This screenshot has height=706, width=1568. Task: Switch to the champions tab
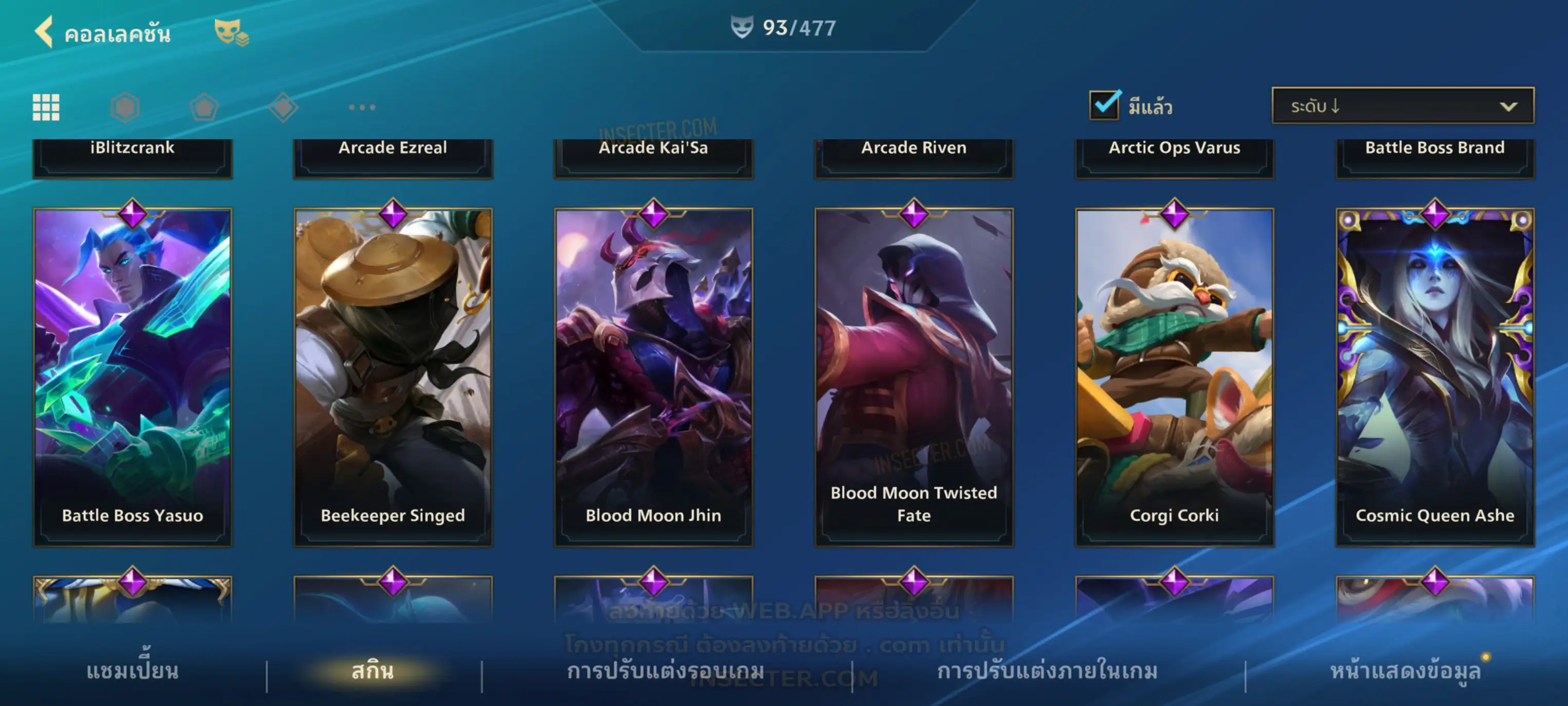pos(133,671)
